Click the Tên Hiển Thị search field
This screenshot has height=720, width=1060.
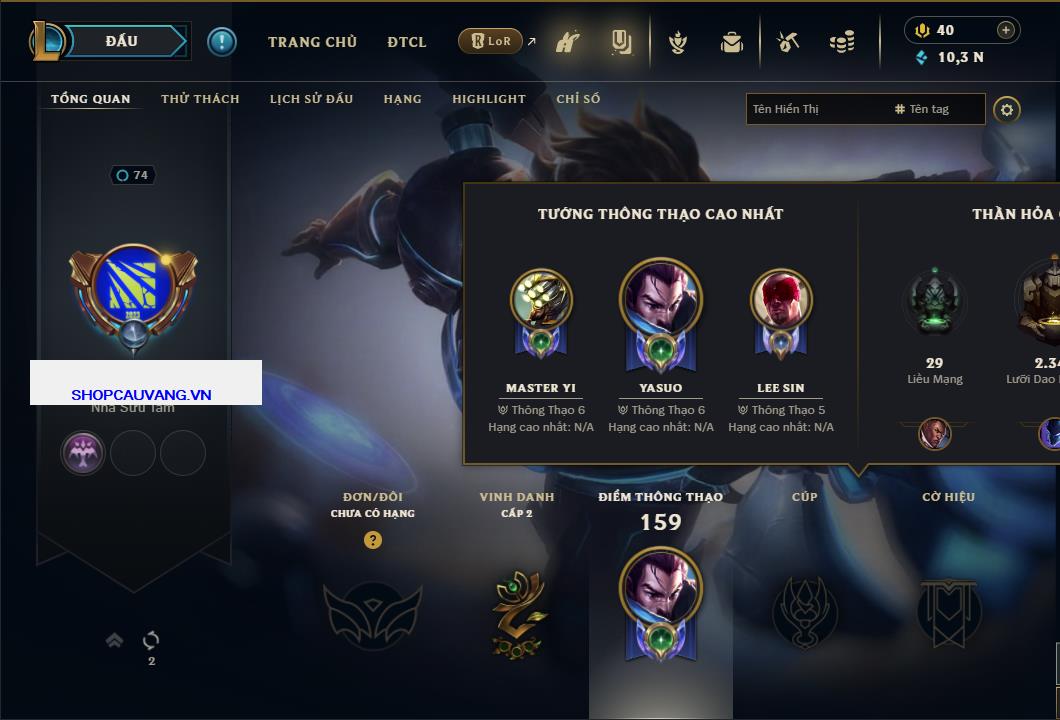click(815, 109)
